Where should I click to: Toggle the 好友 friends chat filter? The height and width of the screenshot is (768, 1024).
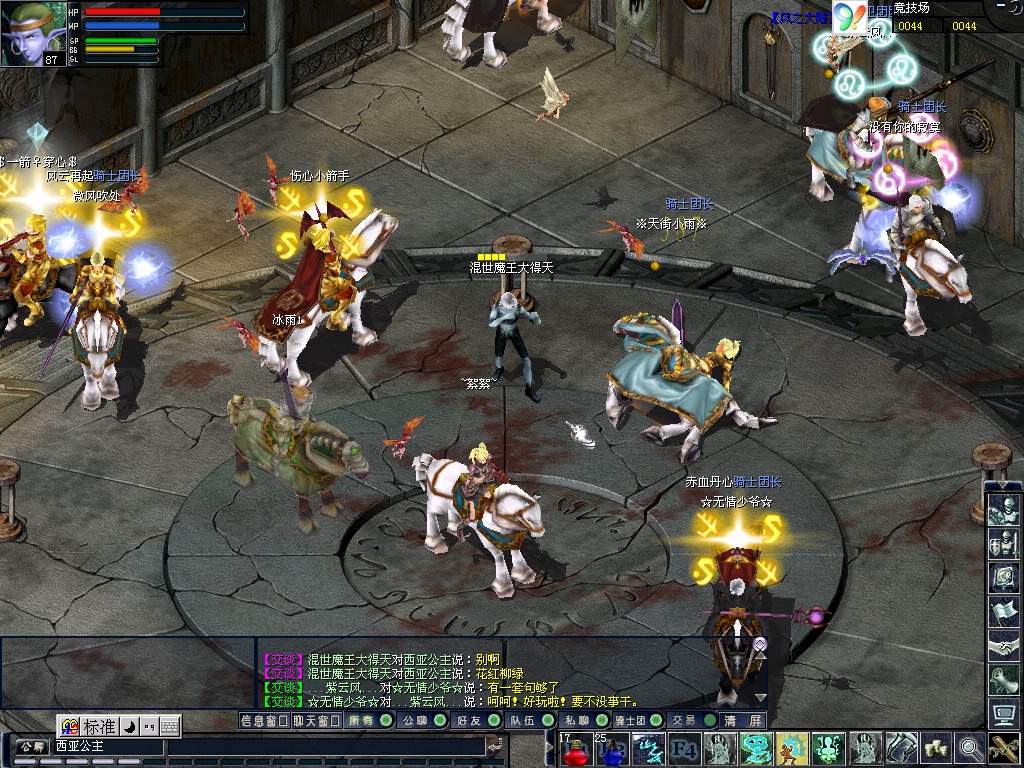(x=474, y=720)
